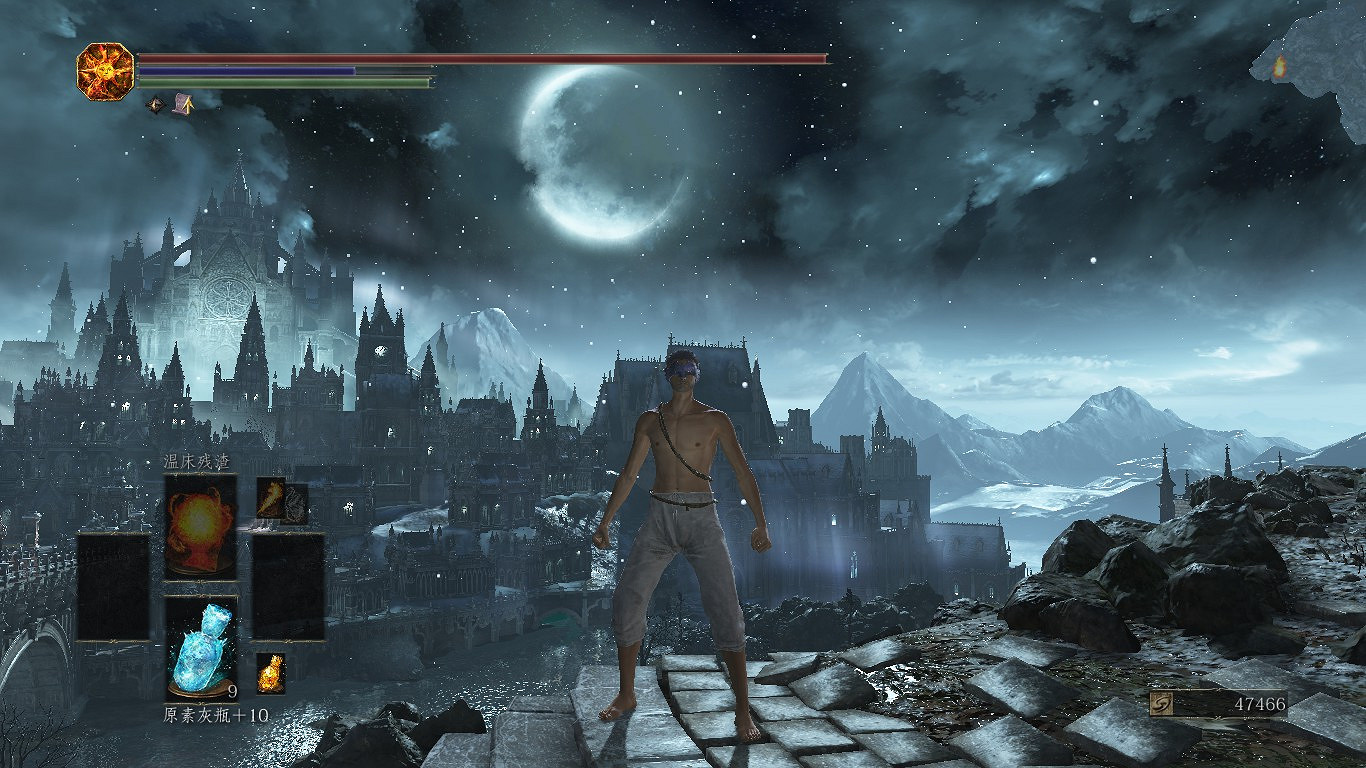Screen dimensions: 1366x768
Task: Click the scroll-with-arrow buff status icon
Action: pos(183,103)
